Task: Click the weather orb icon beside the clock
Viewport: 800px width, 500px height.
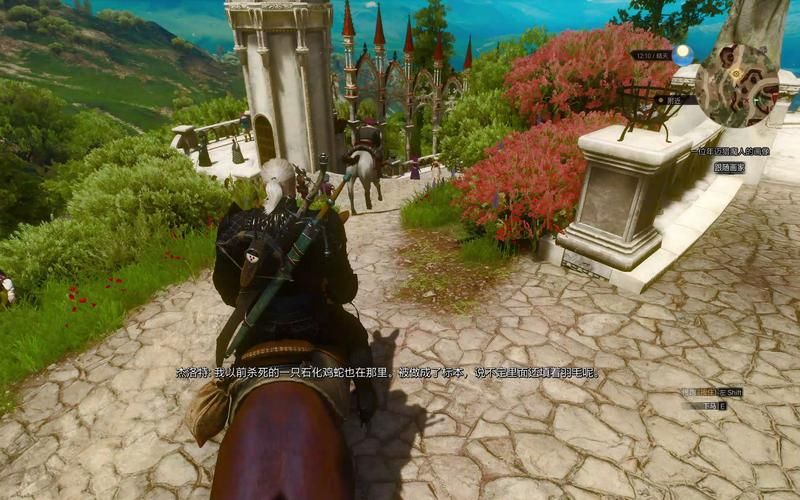Action: (685, 54)
